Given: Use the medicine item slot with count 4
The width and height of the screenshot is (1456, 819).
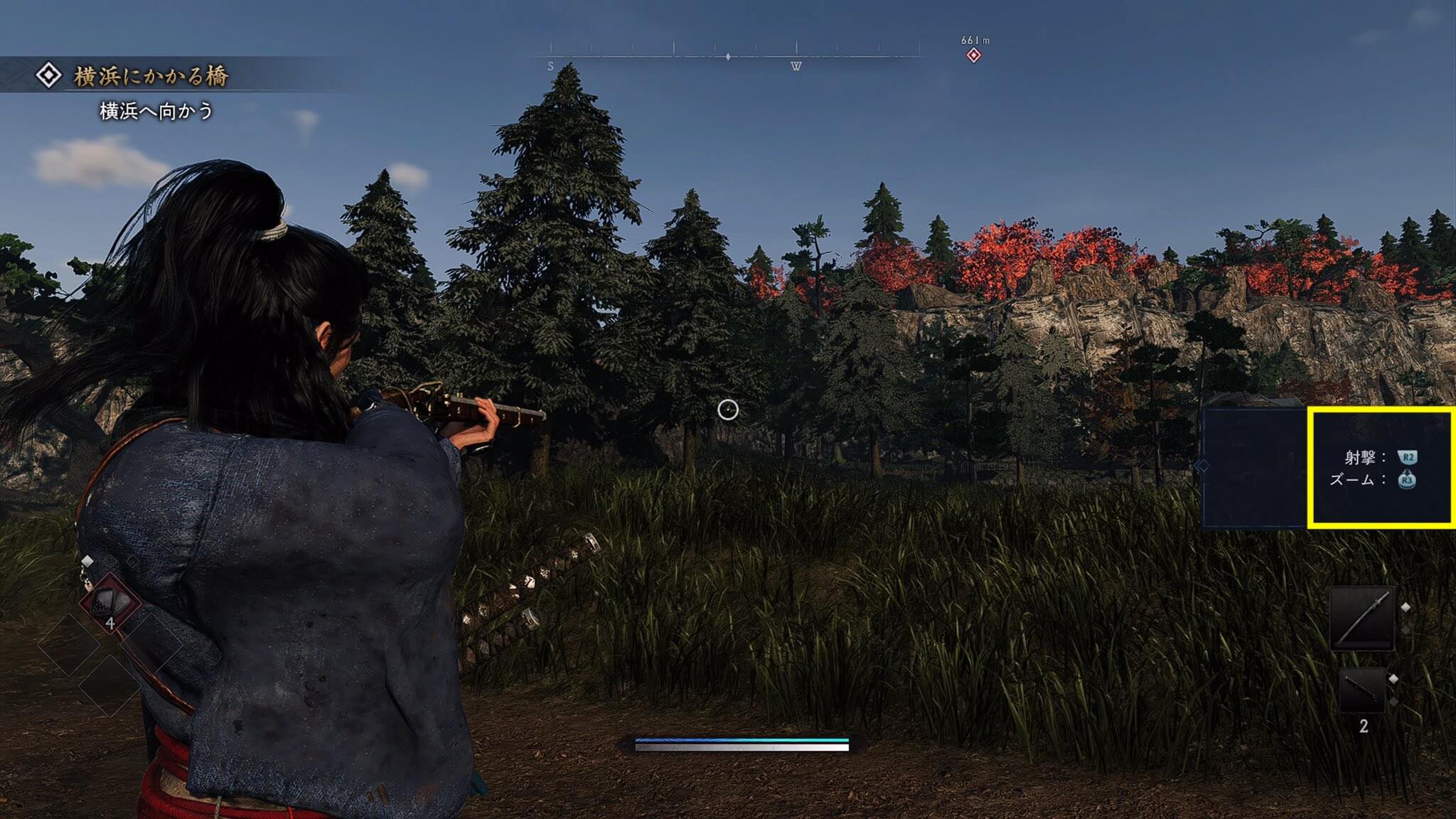Looking at the screenshot, I should (x=109, y=603).
